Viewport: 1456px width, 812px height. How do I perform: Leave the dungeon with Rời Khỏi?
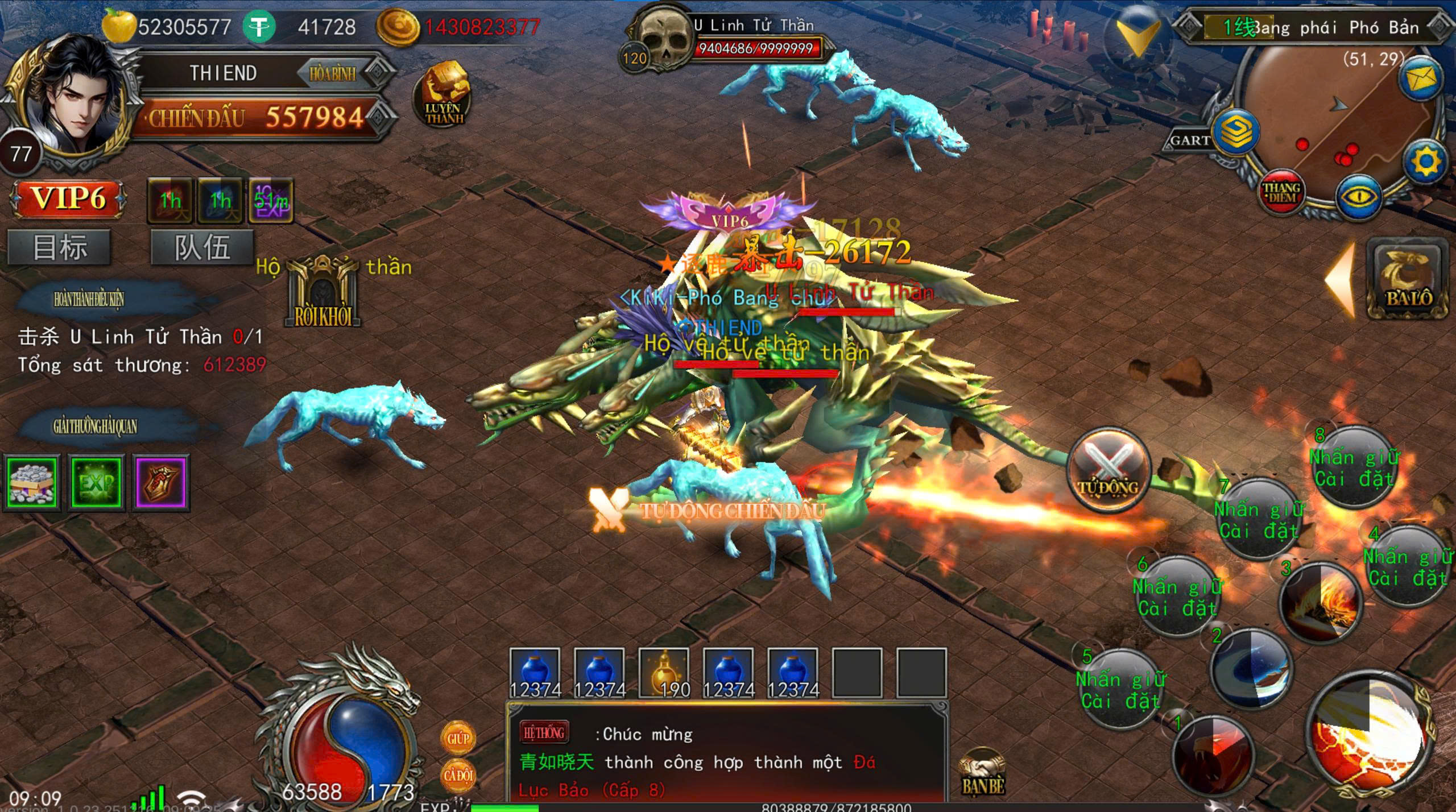(323, 293)
